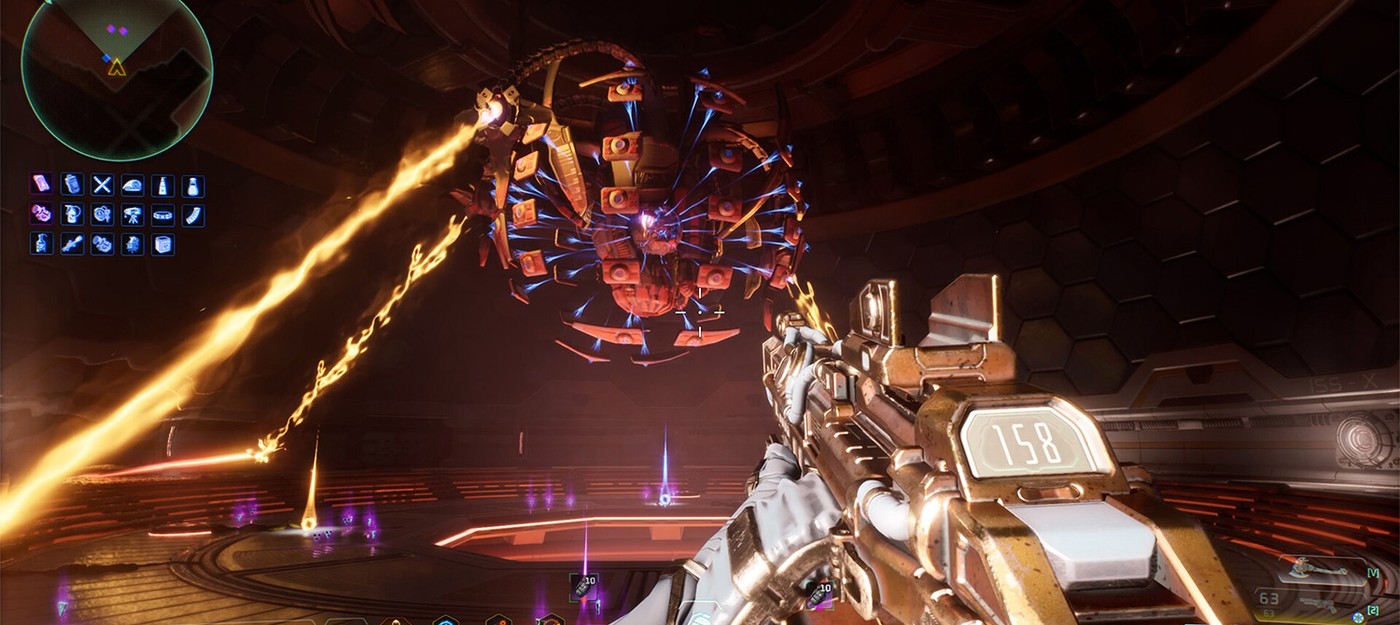Select the curved ammo magazine icon

click(193, 214)
